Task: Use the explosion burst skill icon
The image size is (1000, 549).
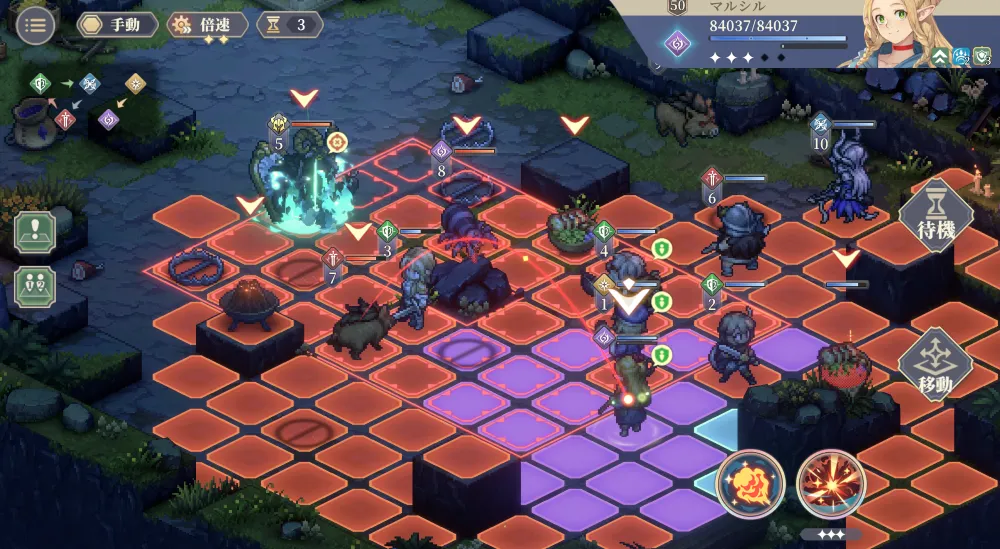Action: 830,485
